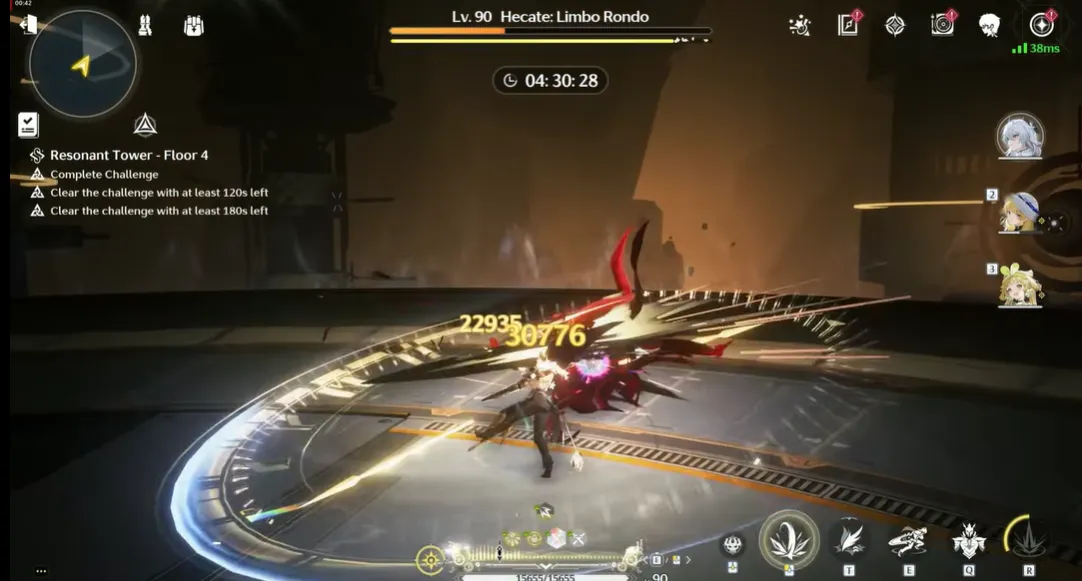Select the Resonant Tower - Floor 4 tracker
Screen dimensions: 1082x581
129,155
